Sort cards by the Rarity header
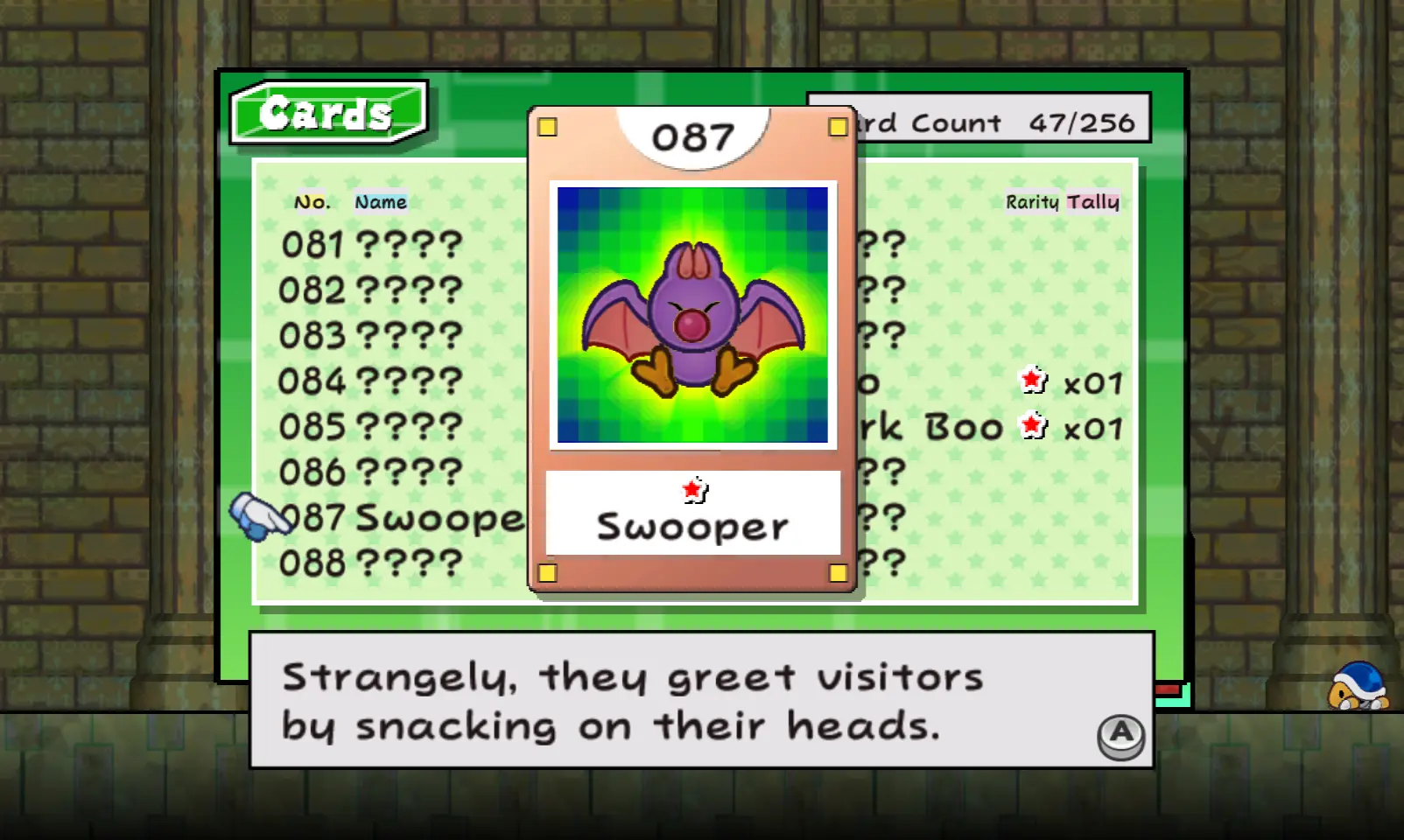 1032,202
